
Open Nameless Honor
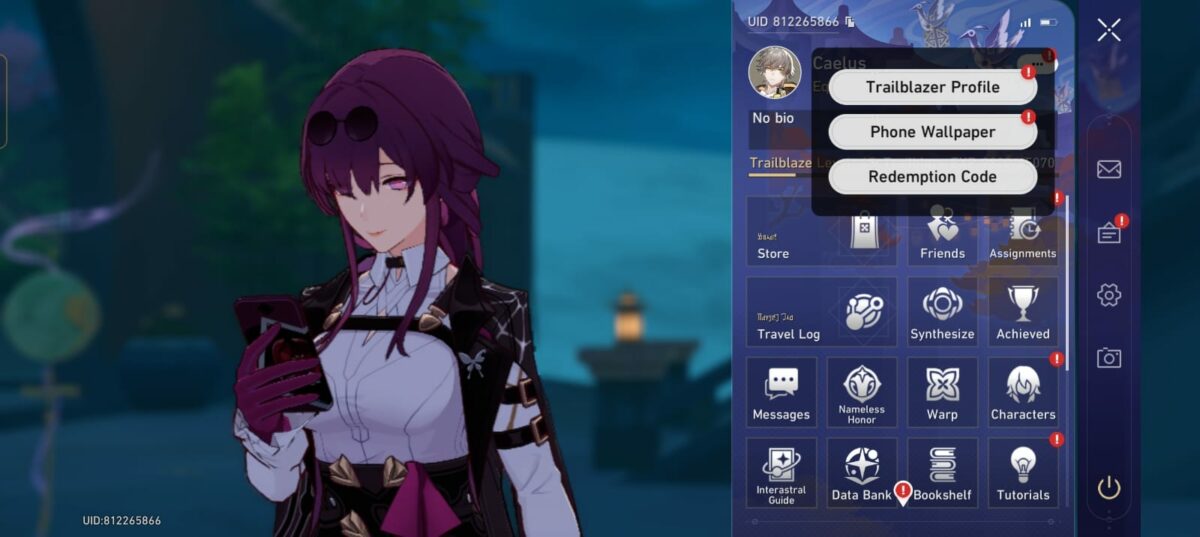pos(861,392)
